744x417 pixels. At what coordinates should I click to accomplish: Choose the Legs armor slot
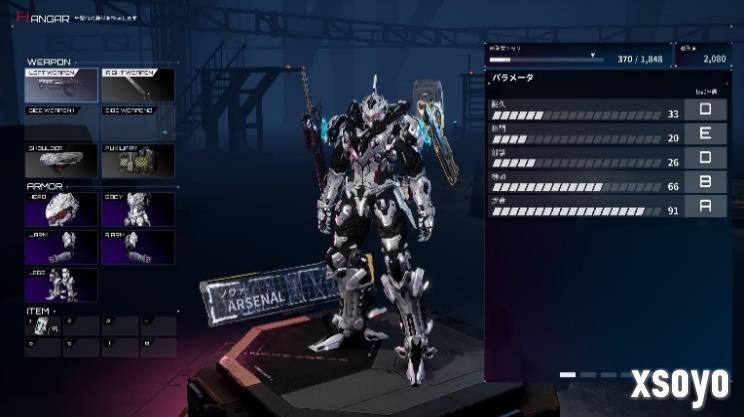point(61,285)
